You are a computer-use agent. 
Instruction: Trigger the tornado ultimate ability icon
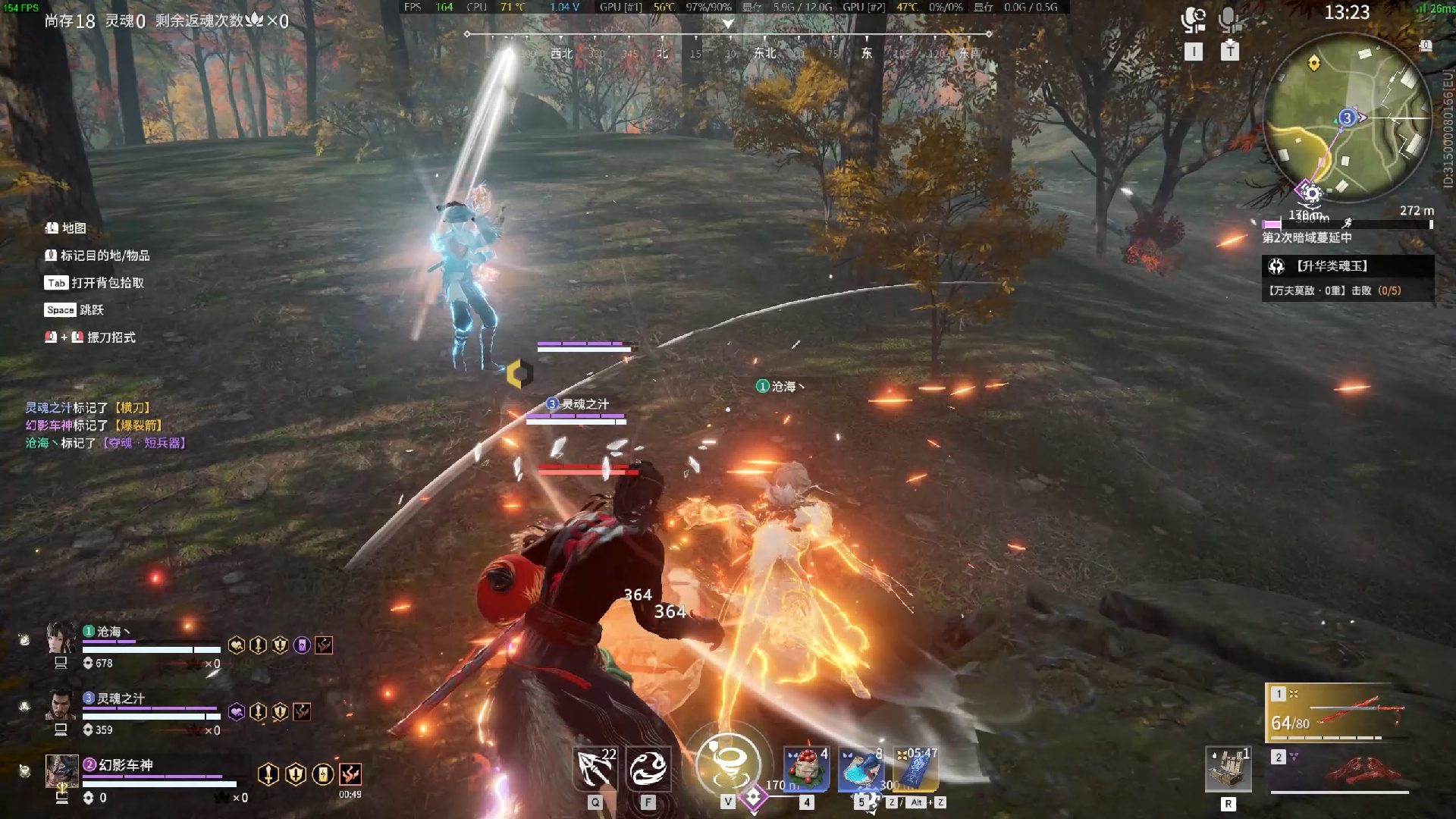[728, 764]
